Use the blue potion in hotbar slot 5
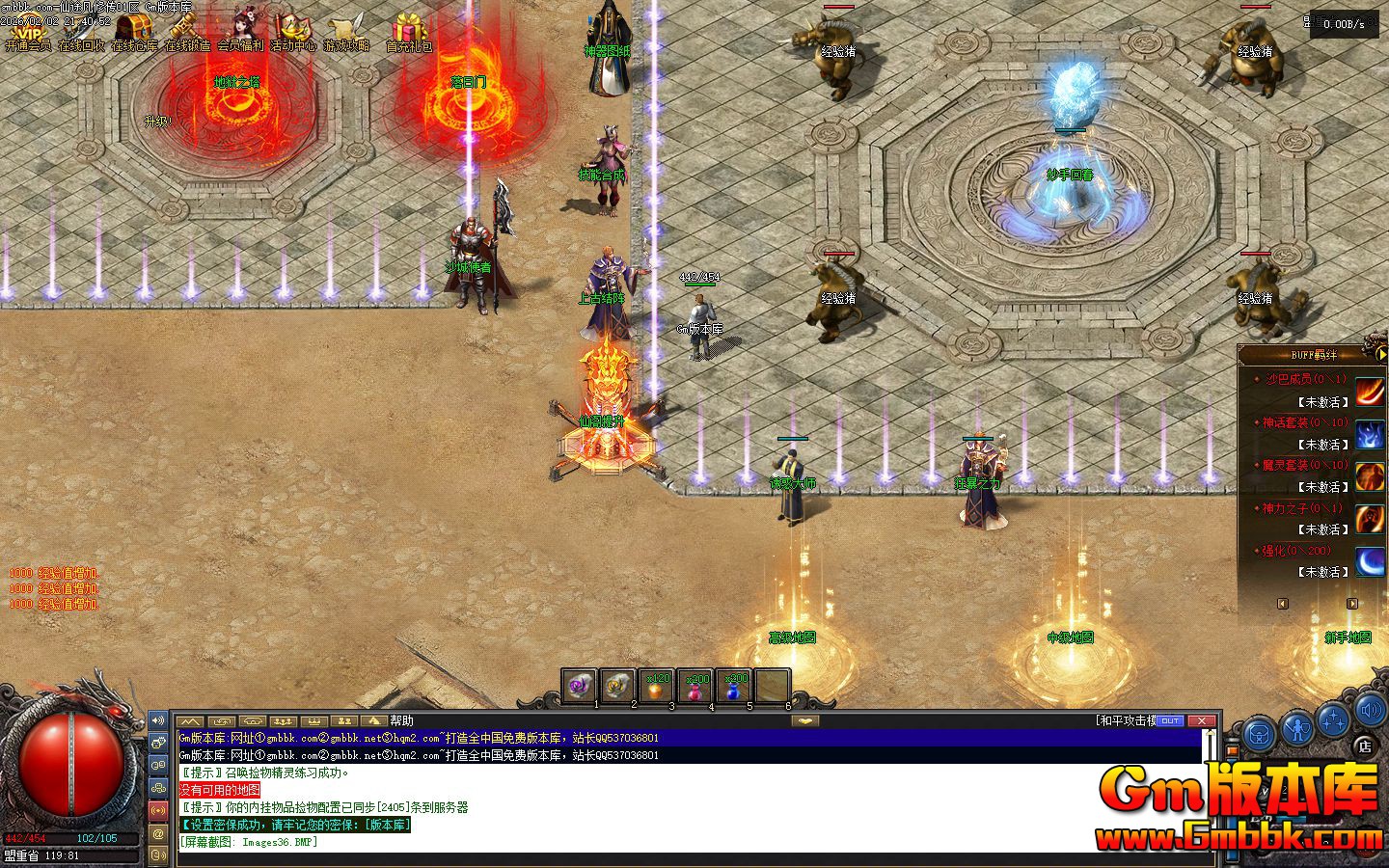The width and height of the screenshot is (1389, 868). pyautogui.click(x=734, y=686)
